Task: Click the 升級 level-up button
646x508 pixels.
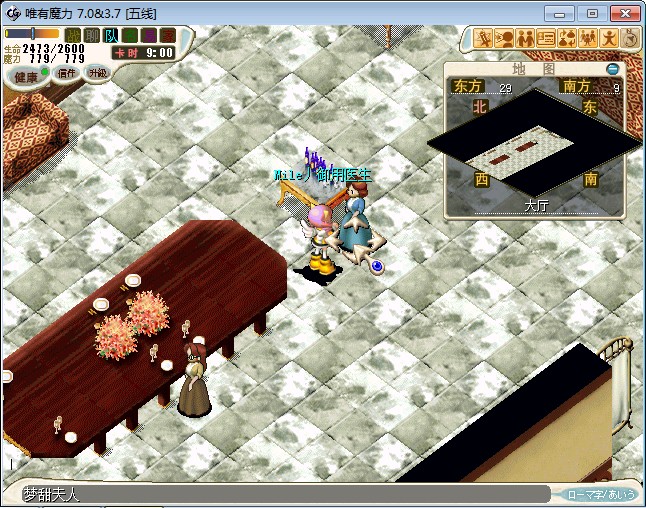Action: click(x=97, y=73)
